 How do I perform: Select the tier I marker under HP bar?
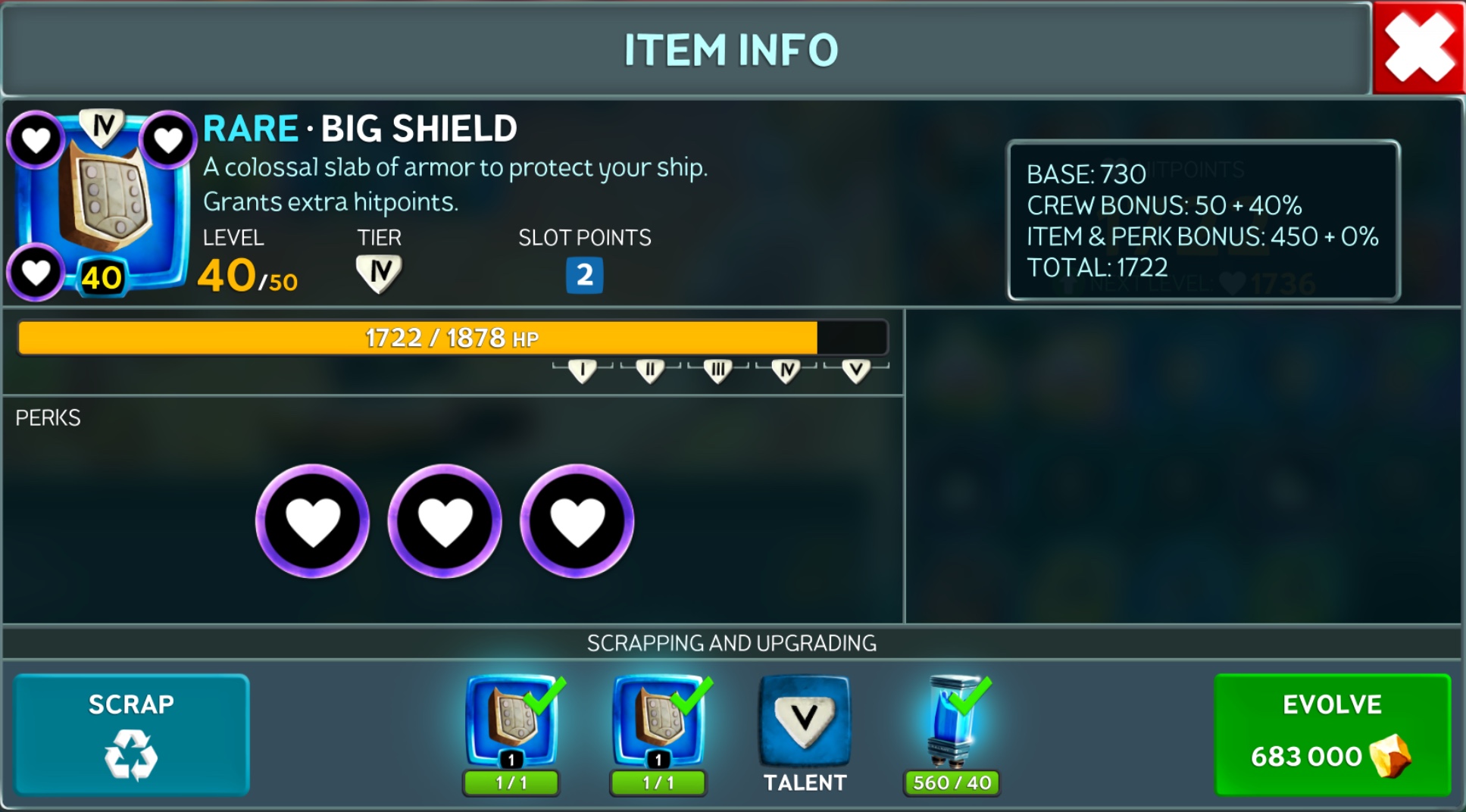(x=582, y=371)
